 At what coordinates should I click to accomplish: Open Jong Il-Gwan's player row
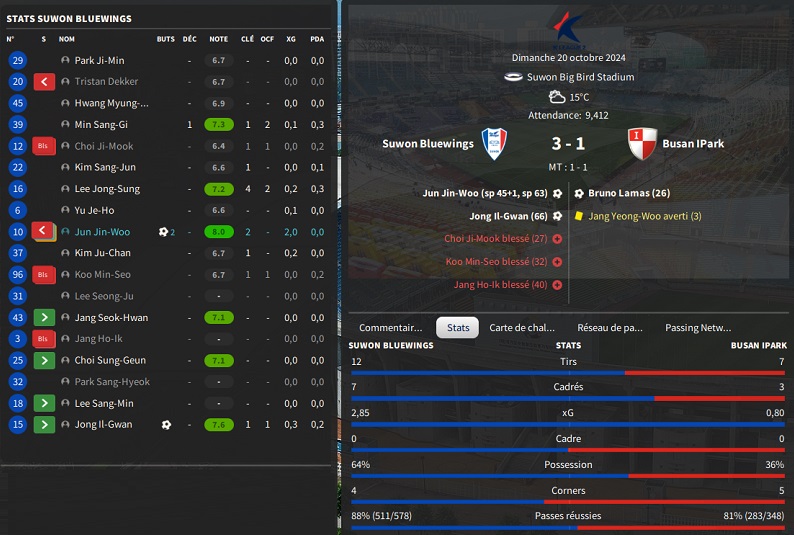coord(103,425)
